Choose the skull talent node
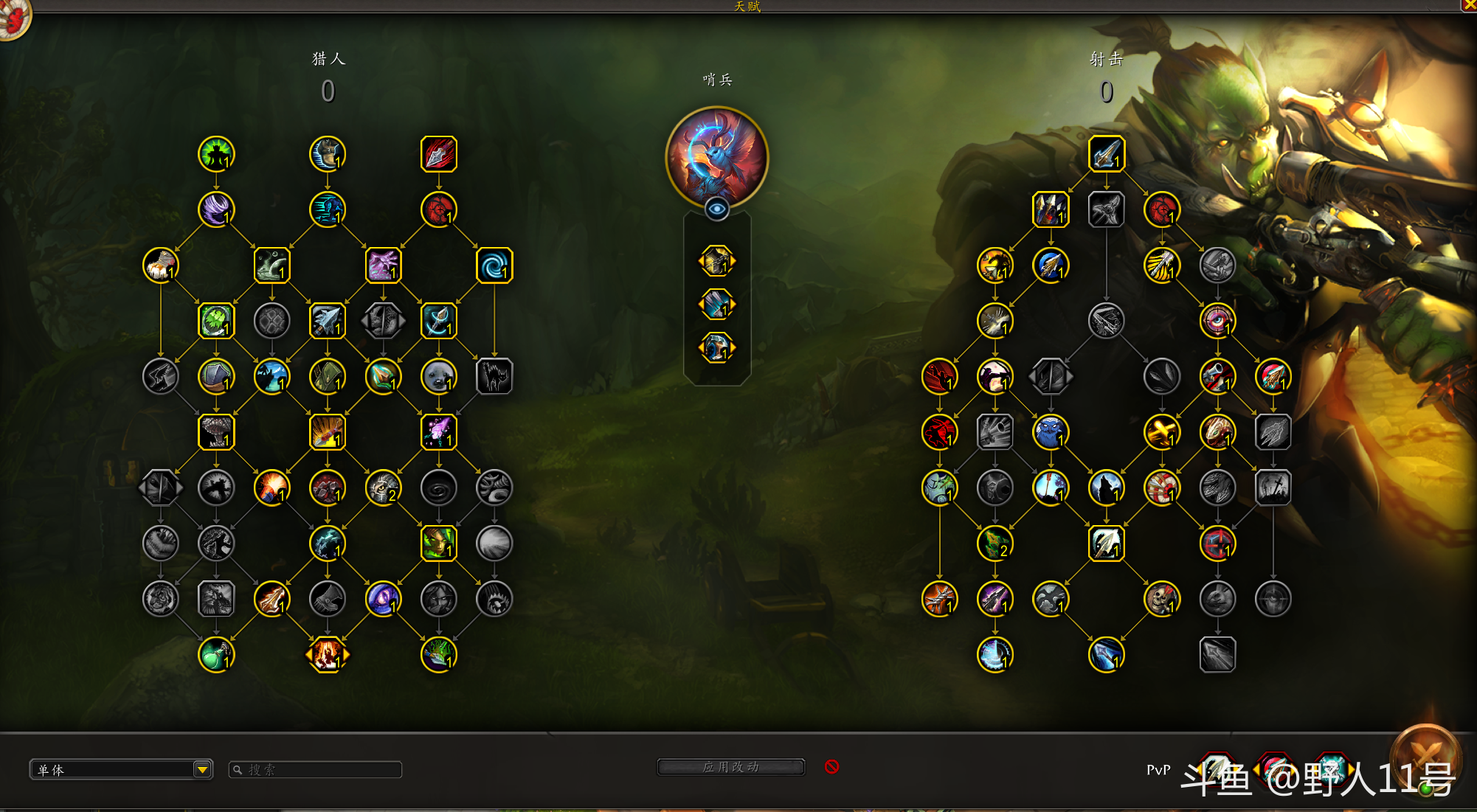The height and width of the screenshot is (812, 1477). point(1162,599)
